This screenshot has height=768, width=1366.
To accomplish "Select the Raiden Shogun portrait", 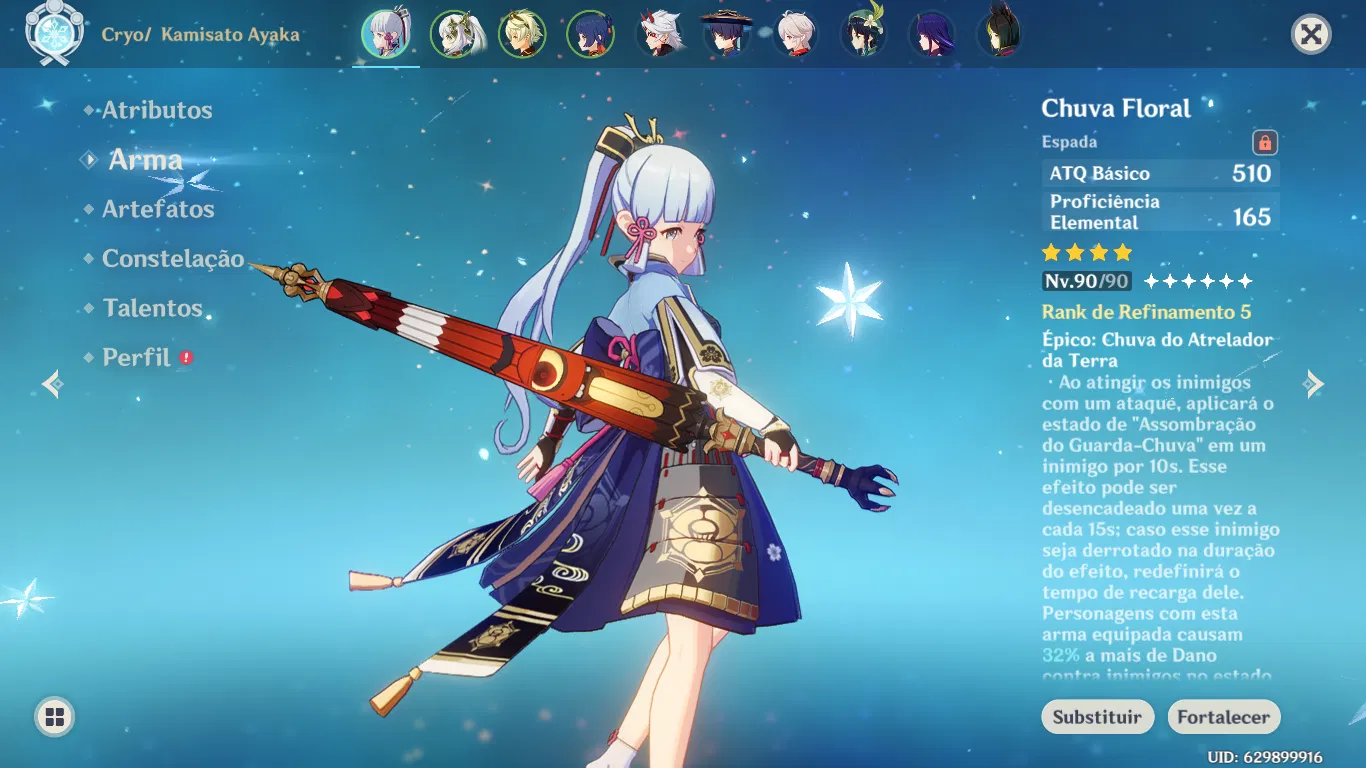I will pos(930,33).
